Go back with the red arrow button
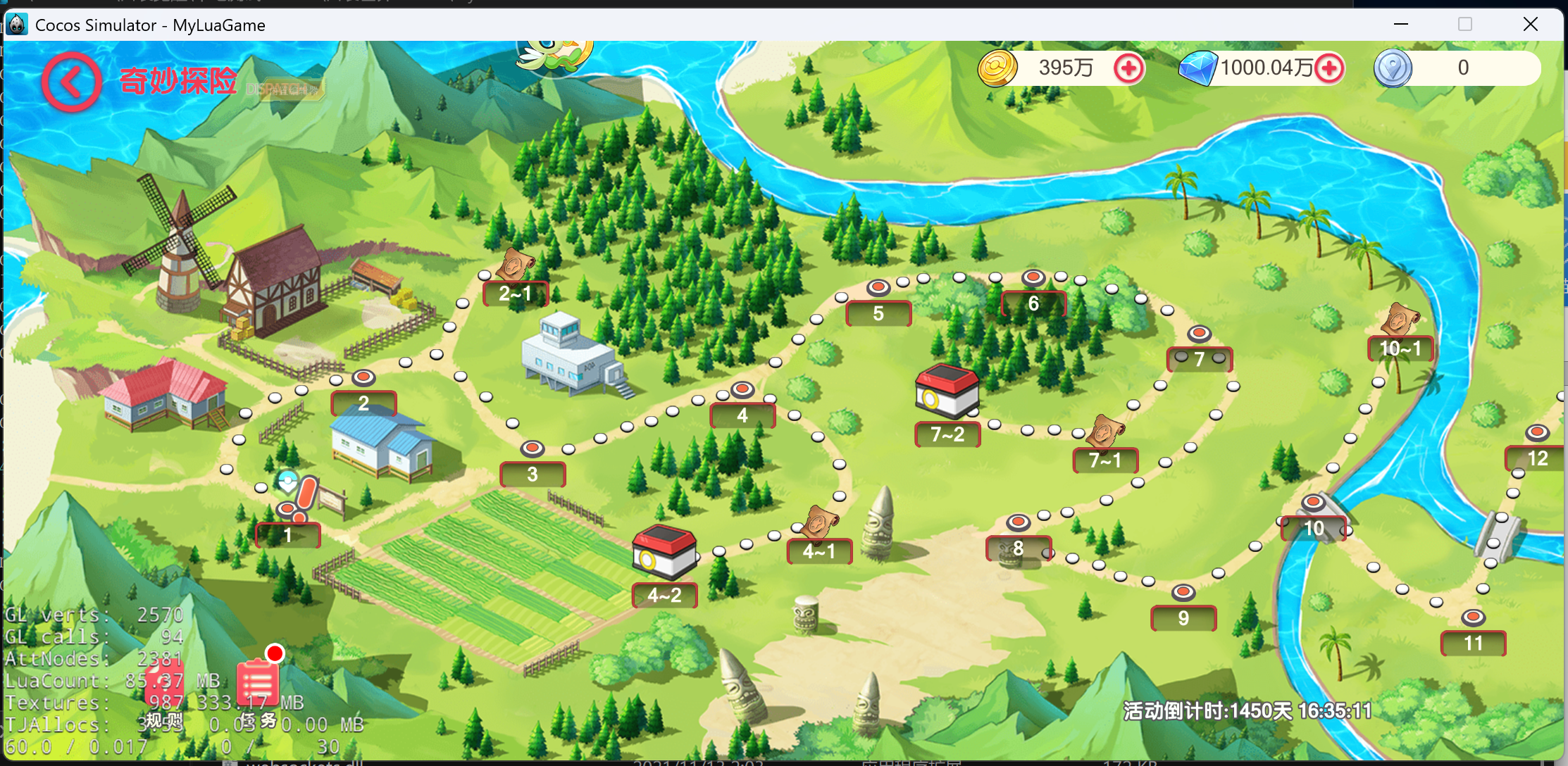 pos(71,82)
